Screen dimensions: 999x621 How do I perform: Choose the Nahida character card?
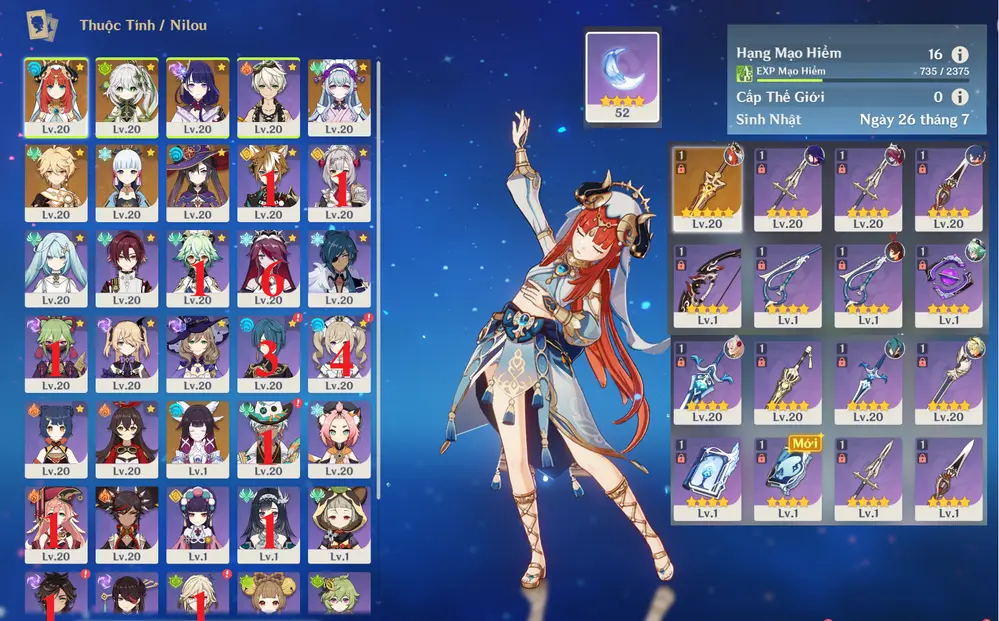[127, 96]
